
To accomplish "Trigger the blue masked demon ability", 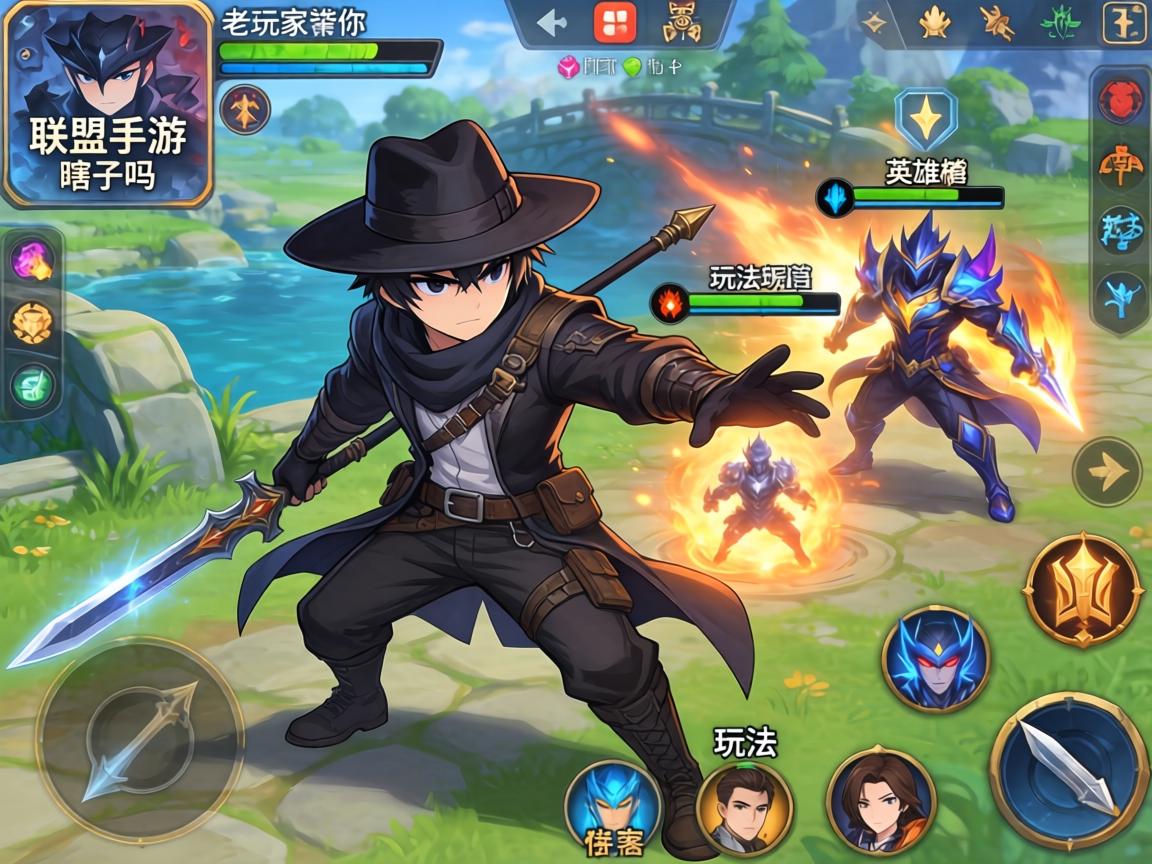I will 936,660.
